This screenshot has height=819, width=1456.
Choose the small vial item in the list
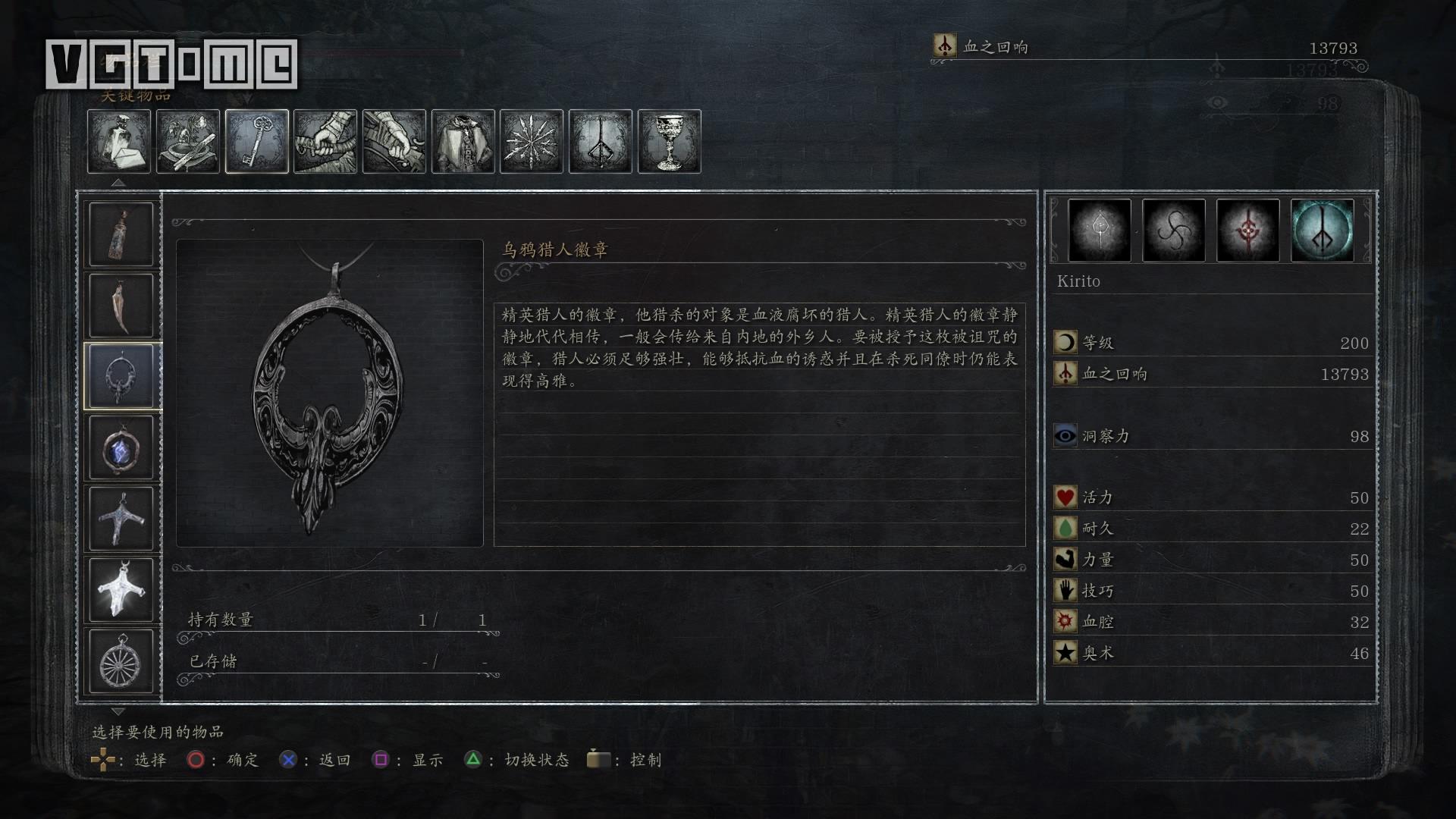121,234
